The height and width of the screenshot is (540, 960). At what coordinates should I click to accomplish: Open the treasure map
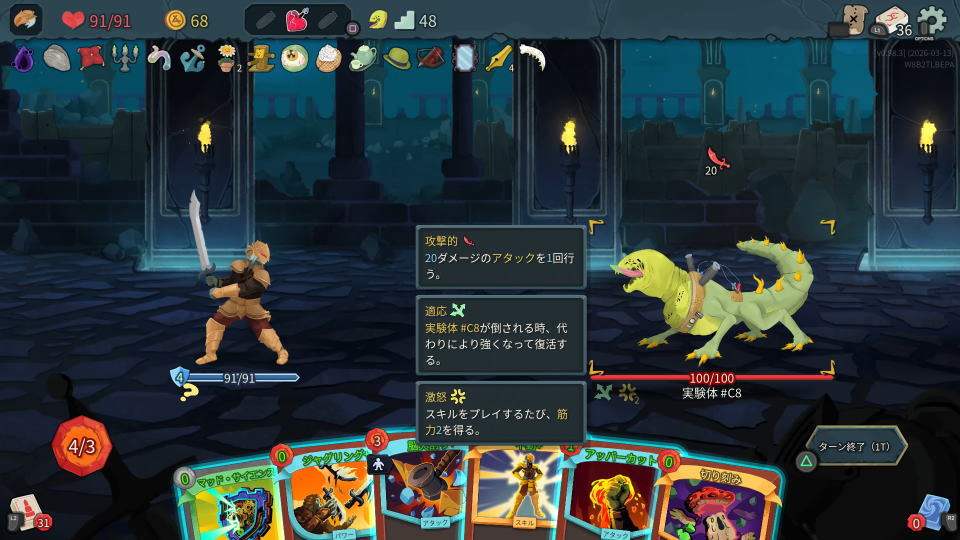tap(853, 19)
